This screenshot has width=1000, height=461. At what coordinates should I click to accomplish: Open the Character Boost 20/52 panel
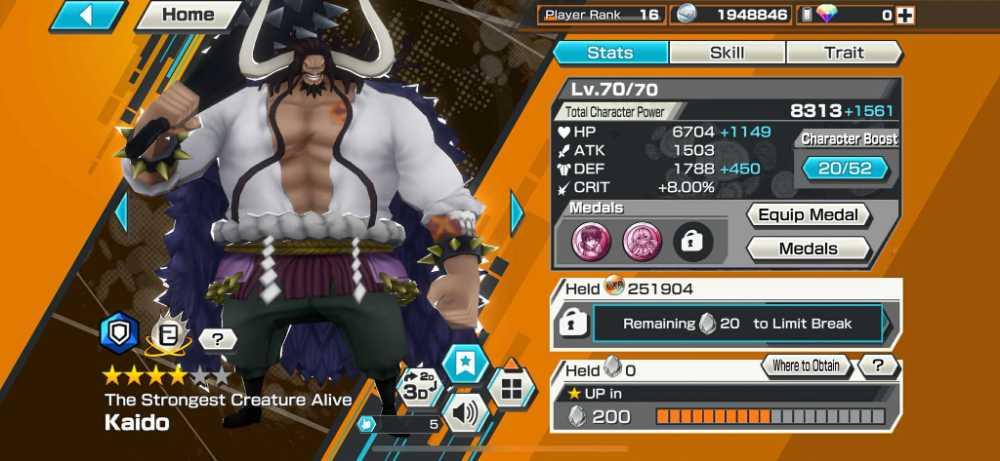[845, 168]
